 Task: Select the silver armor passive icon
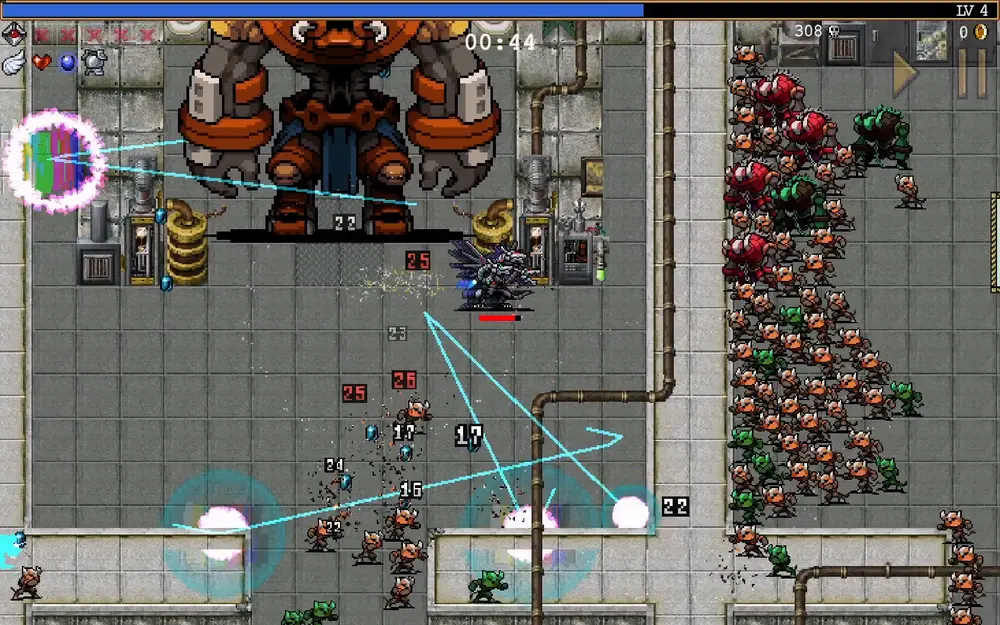click(x=94, y=62)
